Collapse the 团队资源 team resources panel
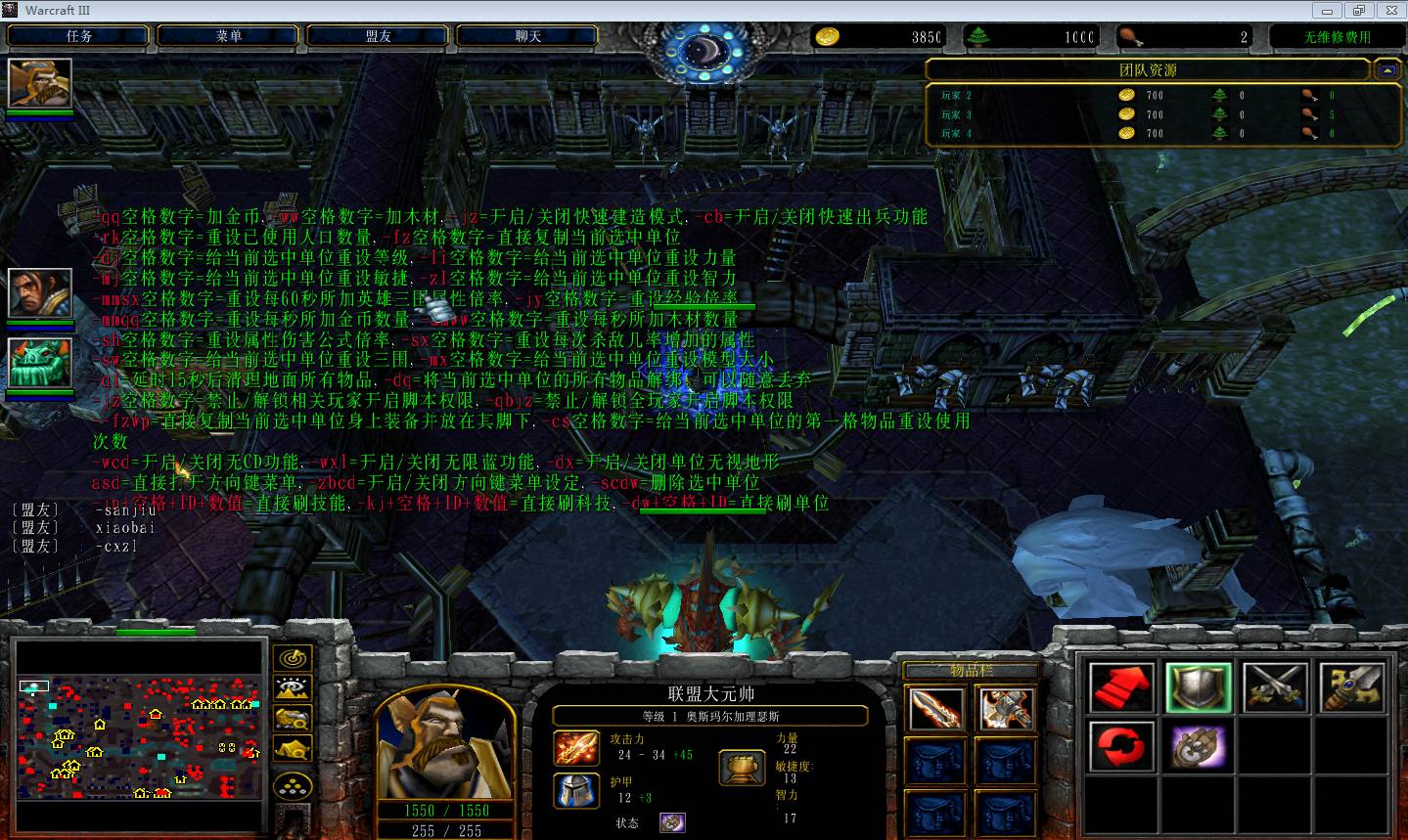Viewport: 1408px width, 840px height. pos(1385,70)
